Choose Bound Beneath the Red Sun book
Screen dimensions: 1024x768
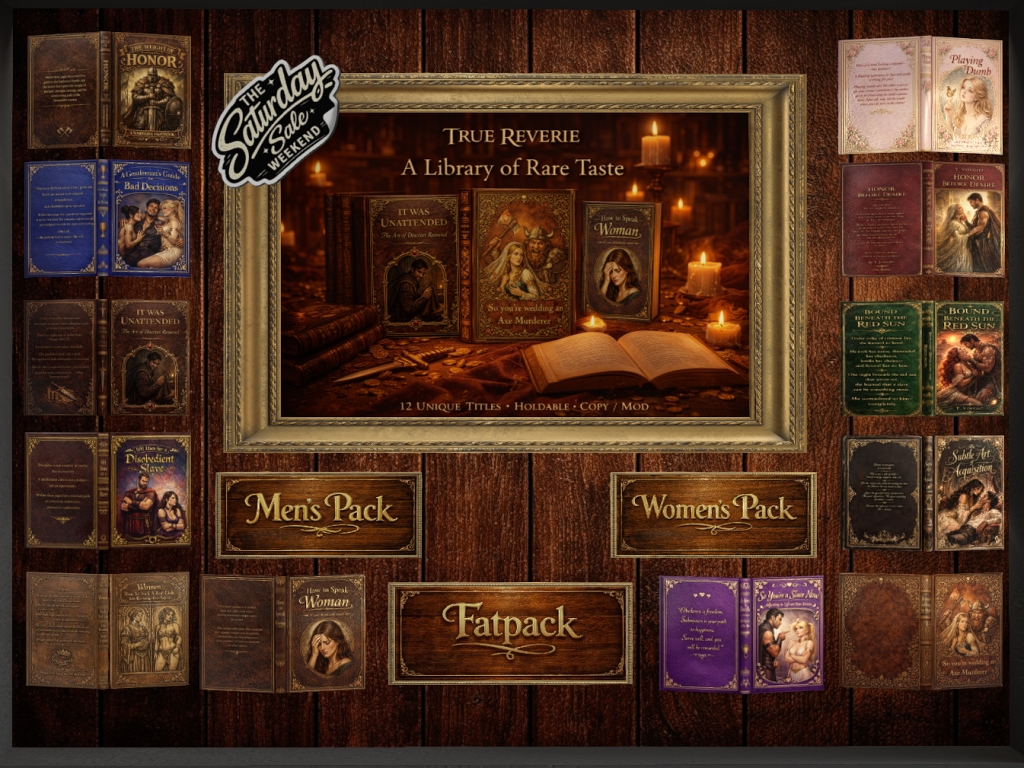click(x=922, y=357)
